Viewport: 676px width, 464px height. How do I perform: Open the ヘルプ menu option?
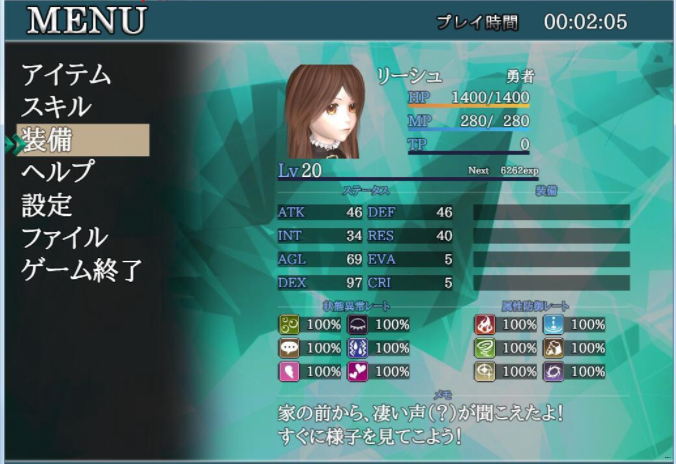point(58,172)
